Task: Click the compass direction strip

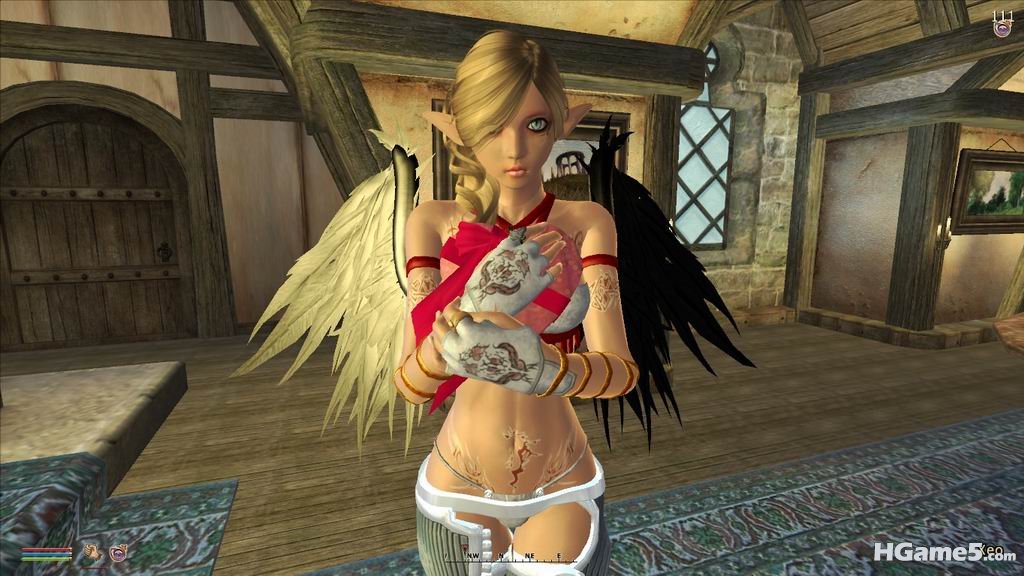Action: 511,555
